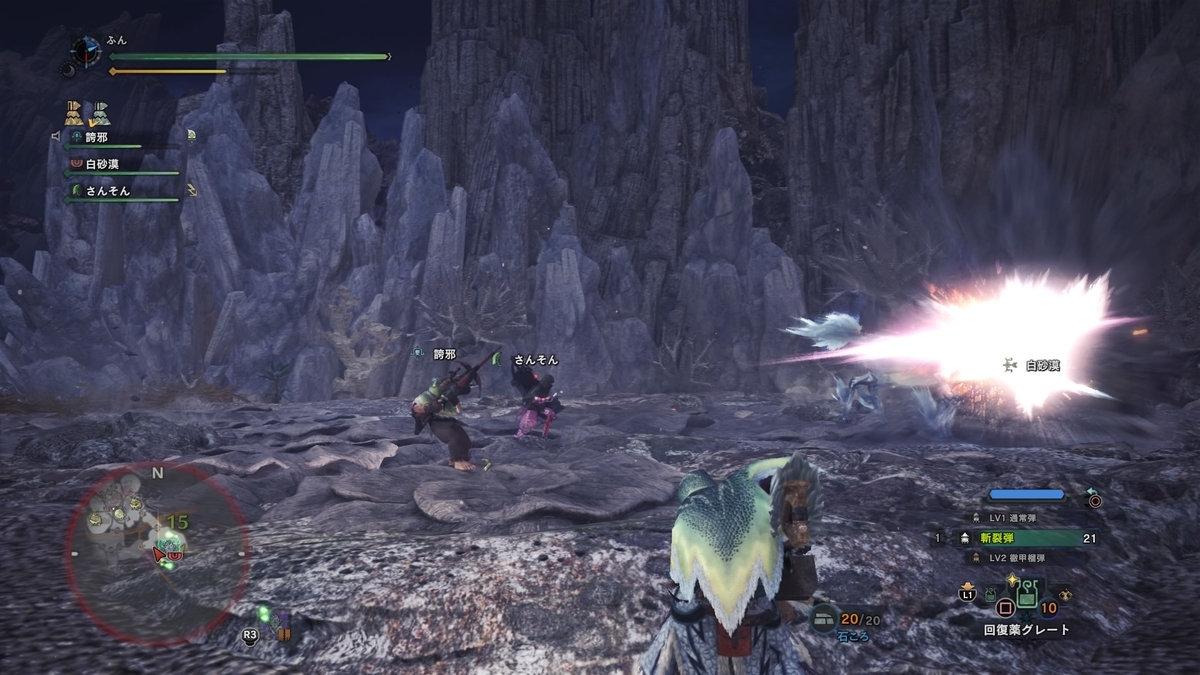The width and height of the screenshot is (1200, 675).
Task: Use the 回復薬グレート potion item
Action: click(x=1025, y=599)
